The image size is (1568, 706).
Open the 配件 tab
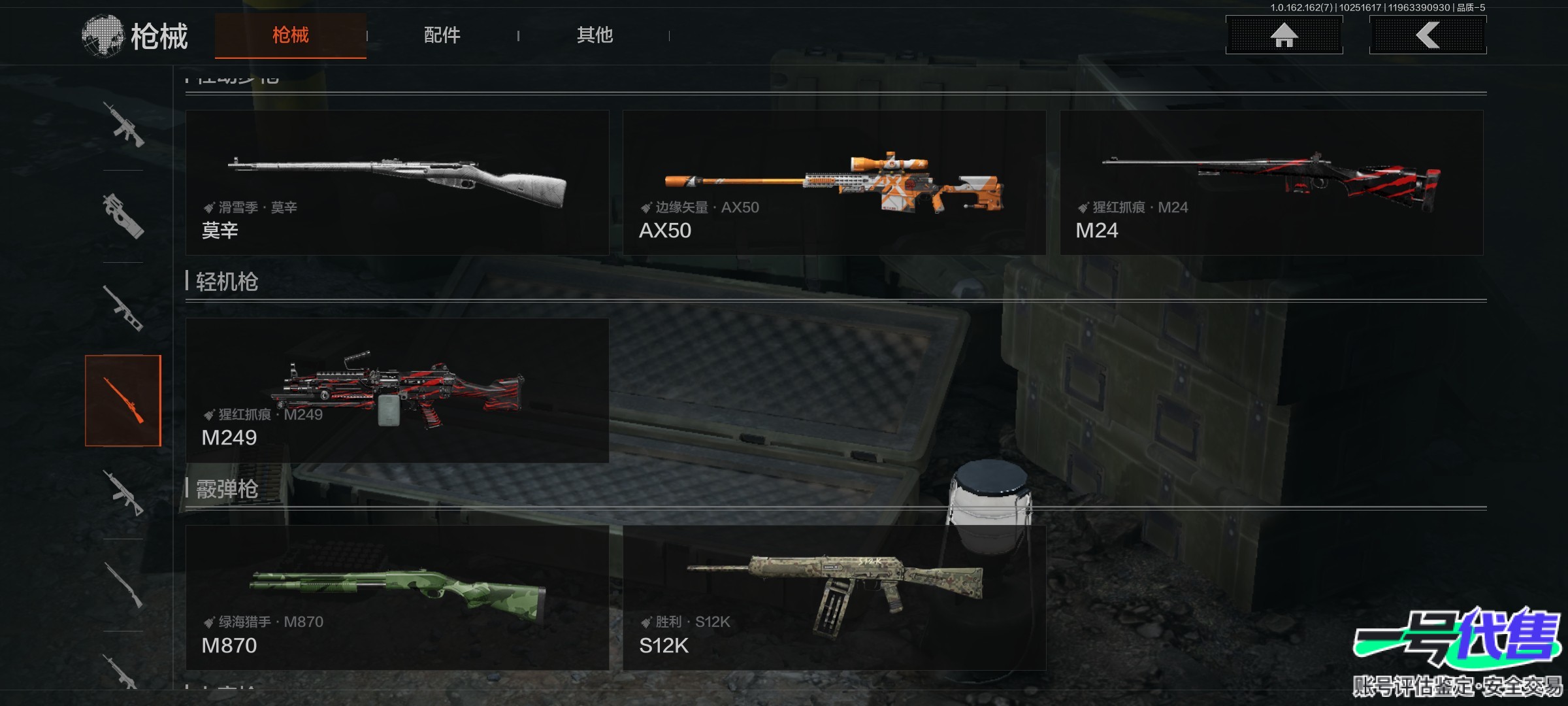[x=442, y=35]
